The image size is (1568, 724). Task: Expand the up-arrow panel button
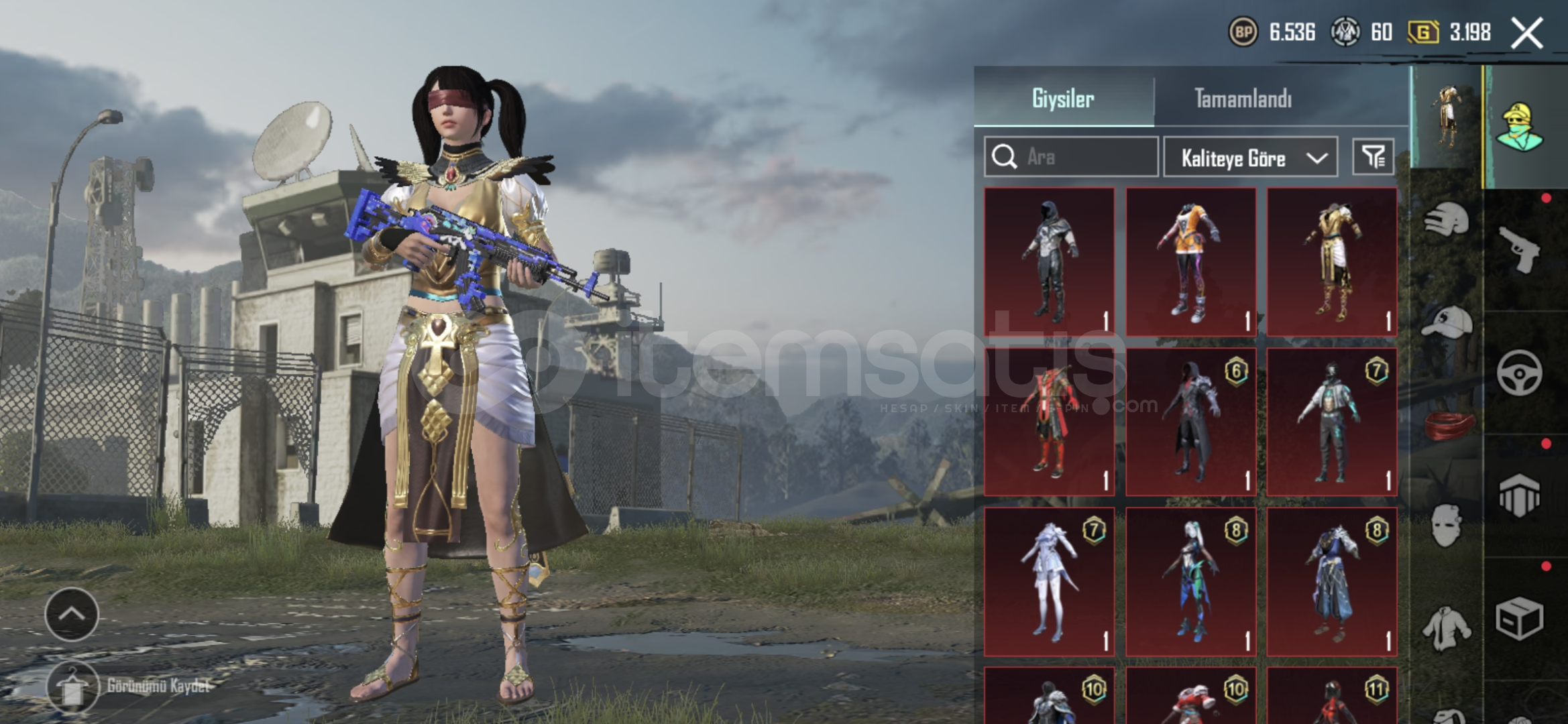point(72,613)
